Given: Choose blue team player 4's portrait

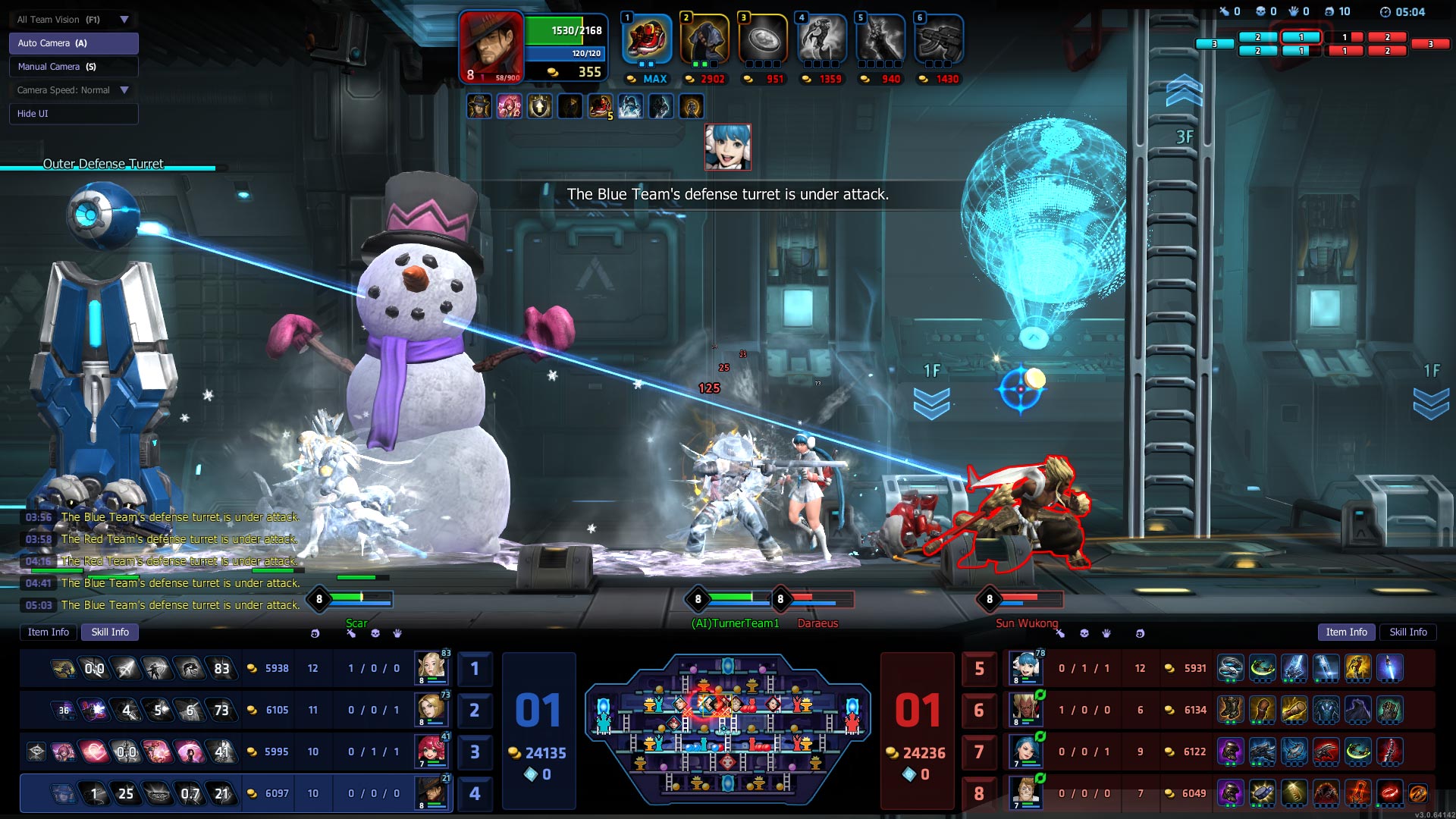Looking at the screenshot, I should [433, 793].
